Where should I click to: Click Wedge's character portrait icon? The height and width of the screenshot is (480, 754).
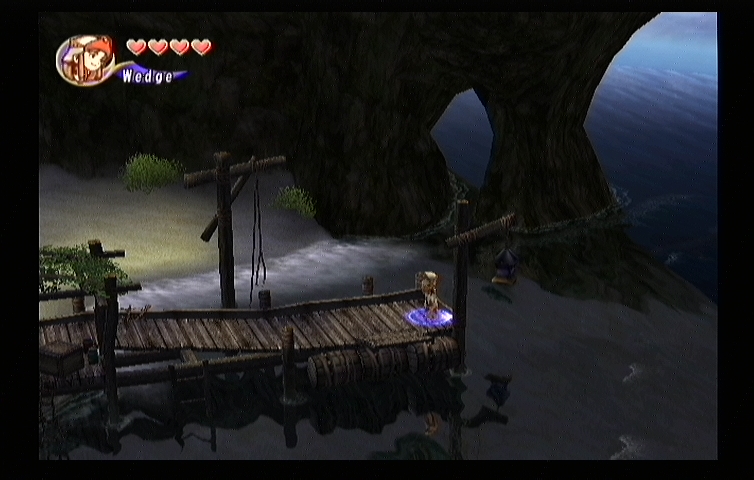pyautogui.click(x=85, y=60)
